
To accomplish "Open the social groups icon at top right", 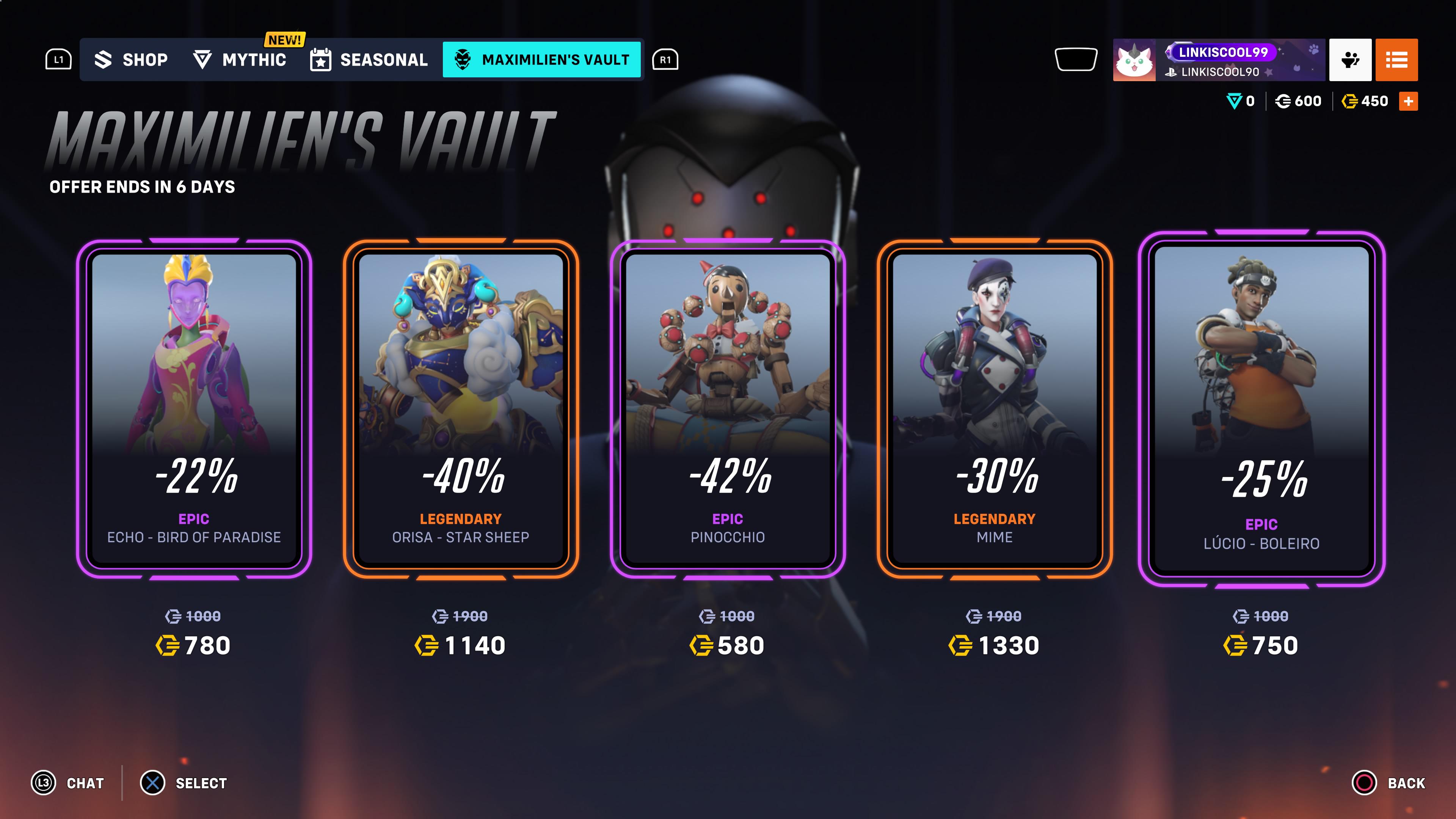I will pos(1350,60).
